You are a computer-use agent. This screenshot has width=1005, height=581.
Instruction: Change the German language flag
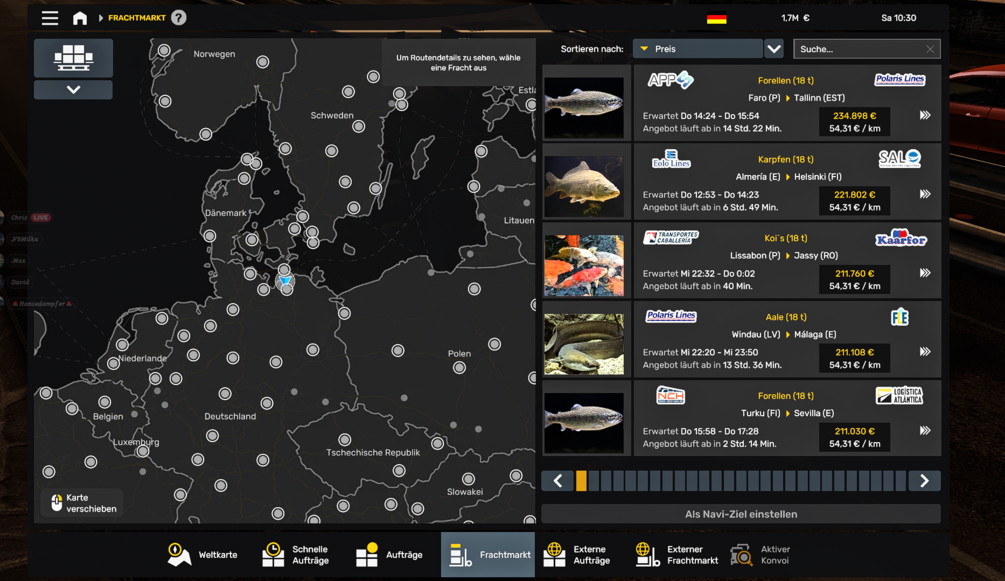coord(716,18)
